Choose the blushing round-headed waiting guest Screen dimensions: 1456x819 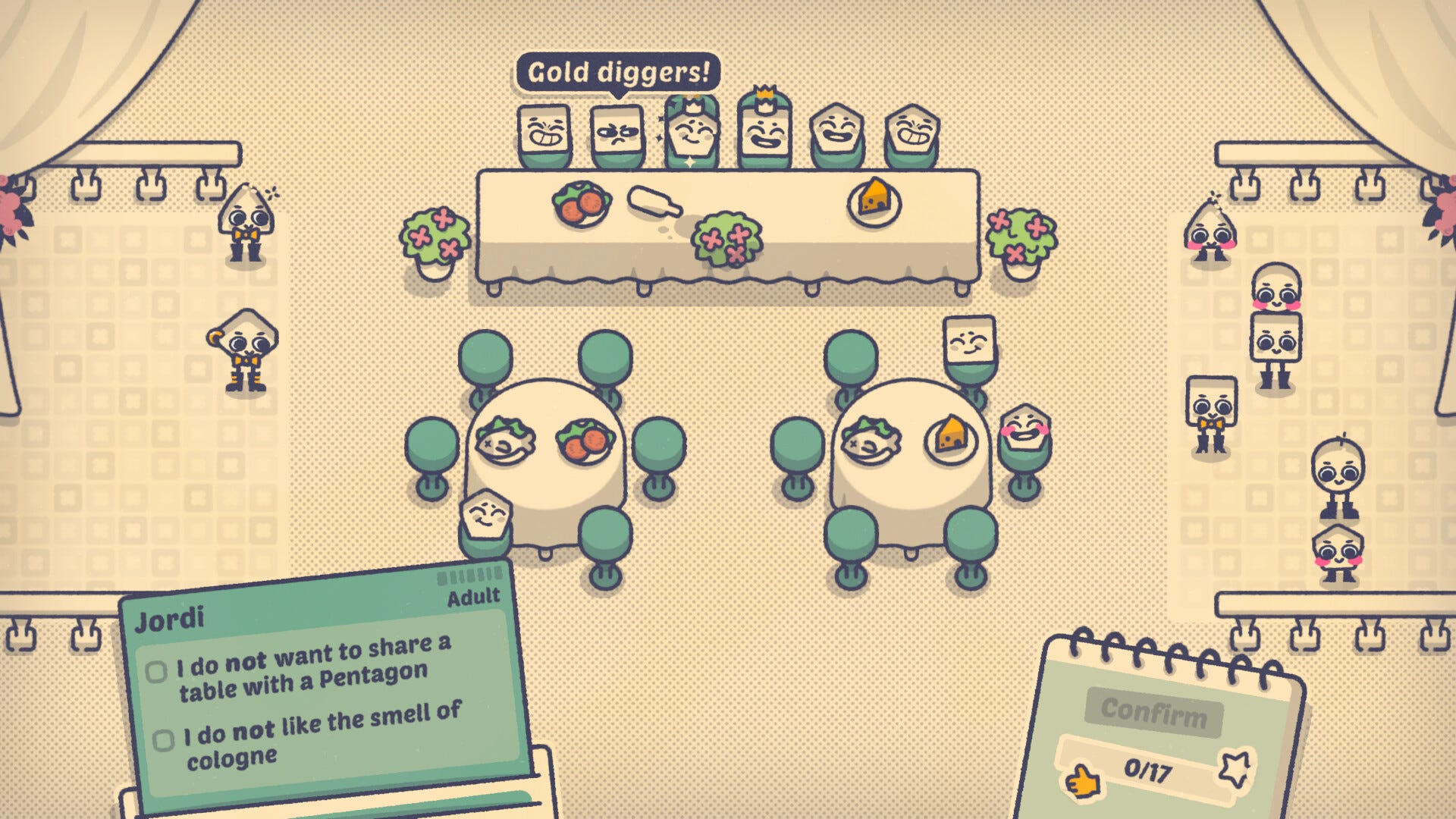pyautogui.click(x=1276, y=288)
